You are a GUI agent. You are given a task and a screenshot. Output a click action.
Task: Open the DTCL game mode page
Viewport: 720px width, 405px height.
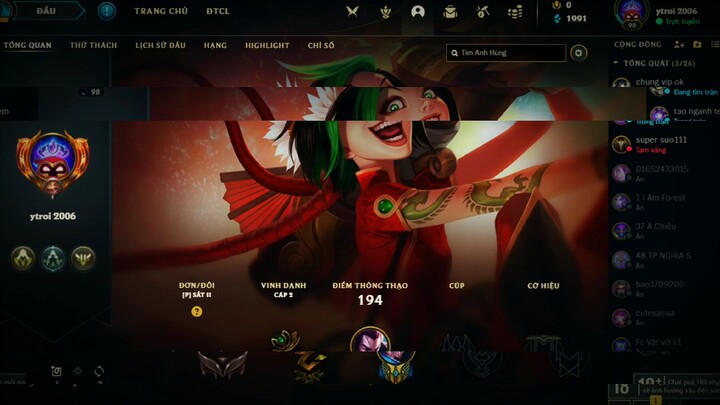pos(218,11)
